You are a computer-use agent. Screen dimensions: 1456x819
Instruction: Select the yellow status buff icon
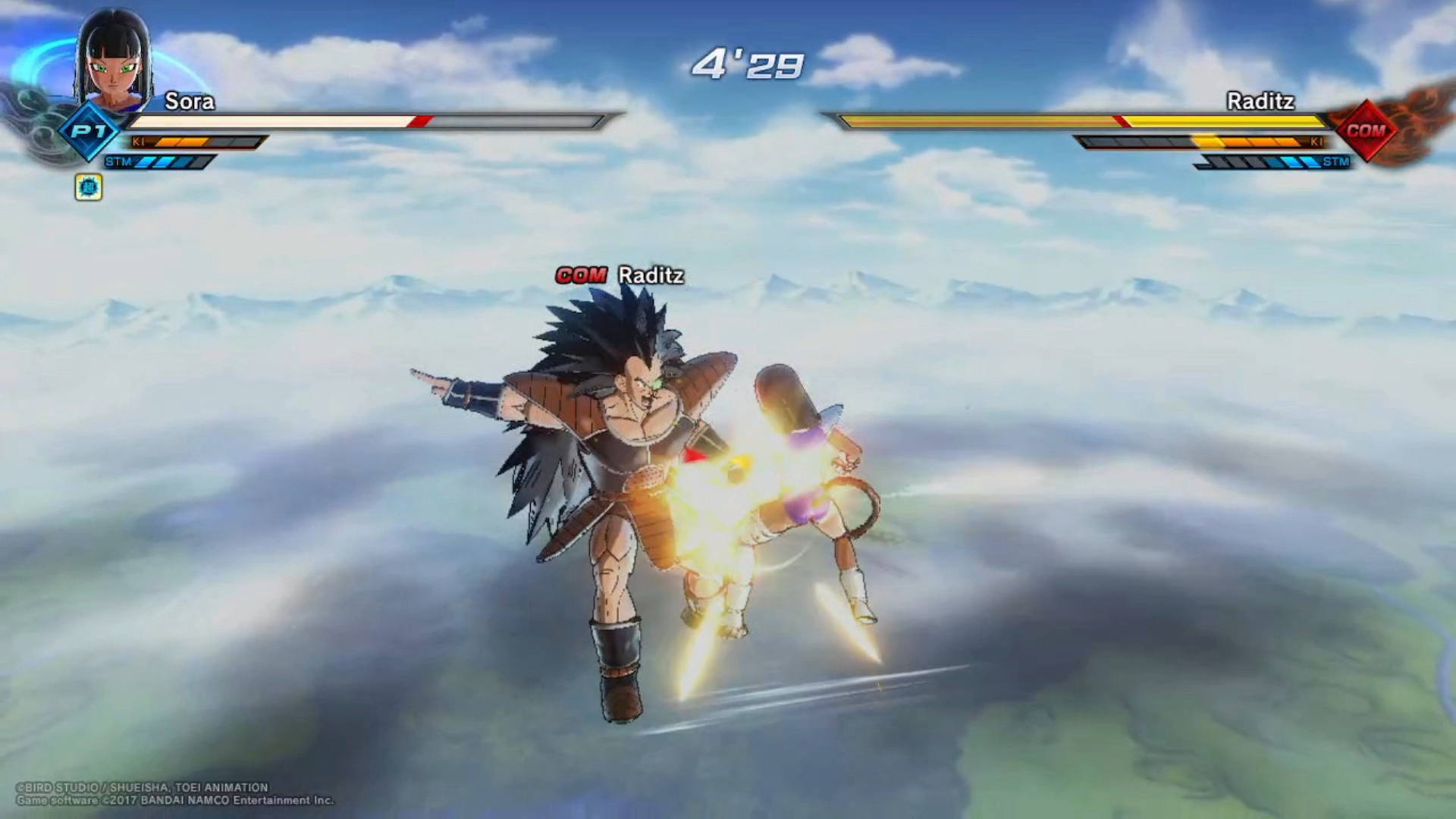tap(89, 187)
